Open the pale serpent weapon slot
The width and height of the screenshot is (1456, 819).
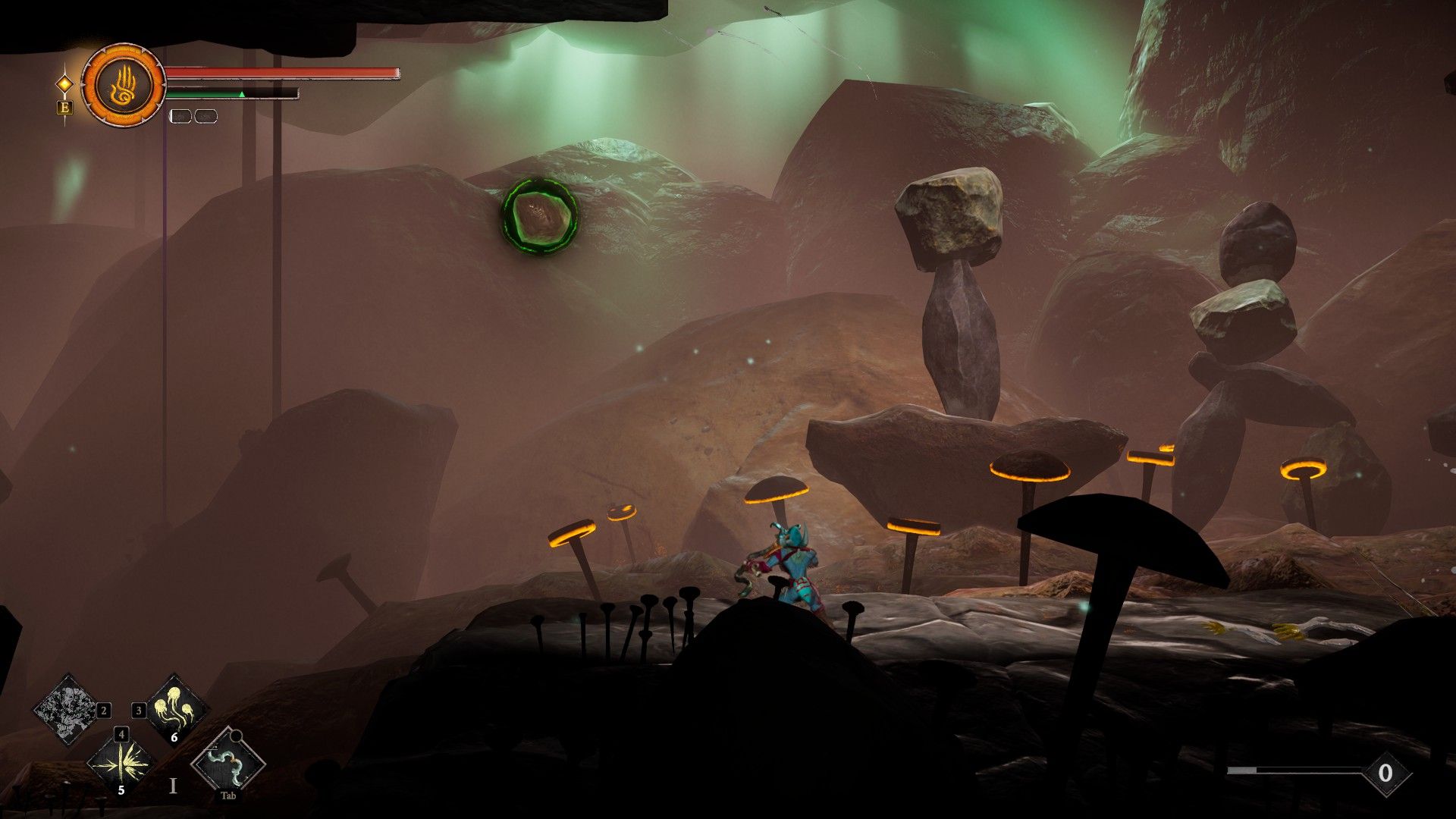point(228,762)
